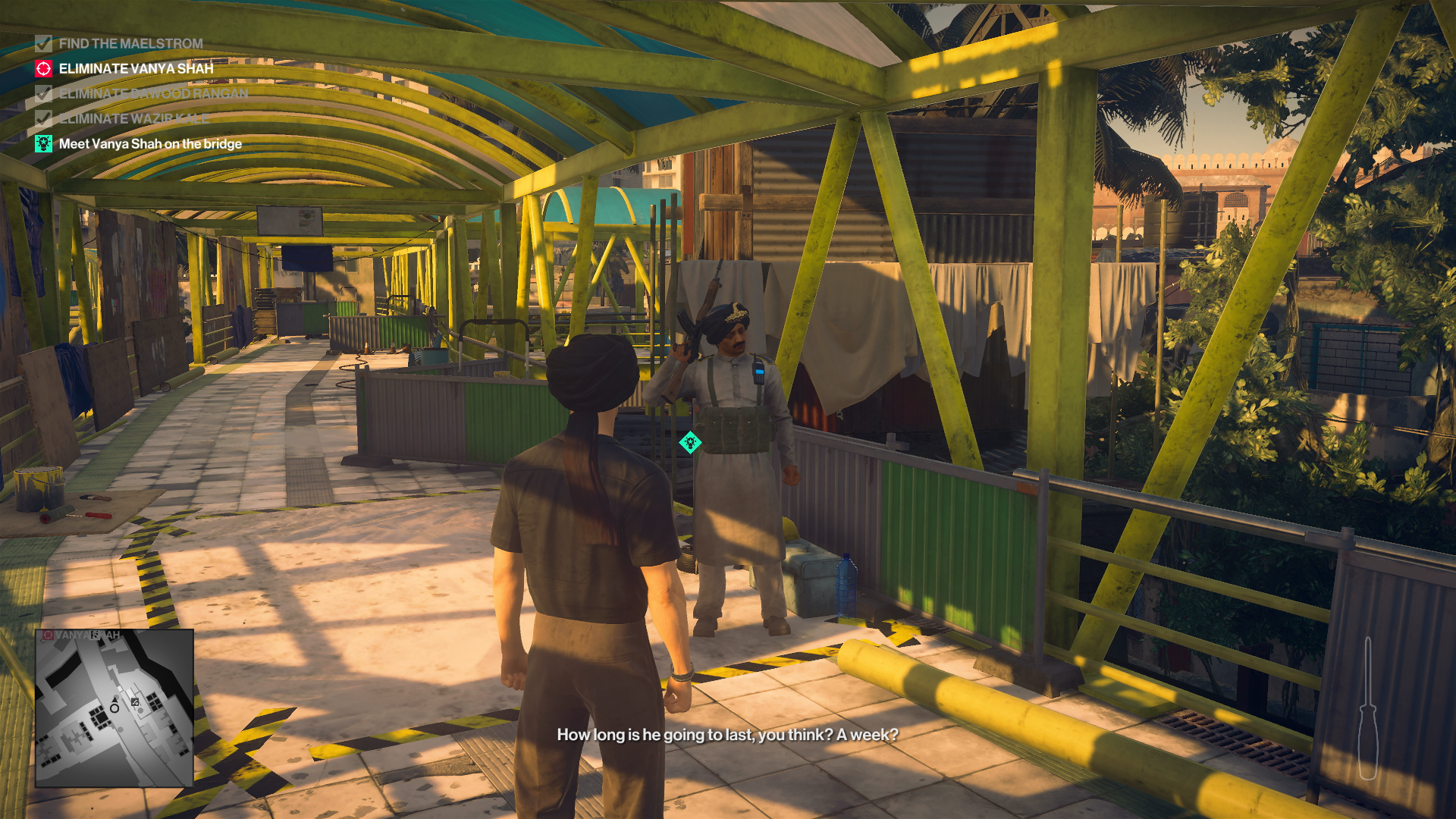Select the exit 'S' icon on the minimap
The width and height of the screenshot is (1456, 819).
tap(95, 635)
